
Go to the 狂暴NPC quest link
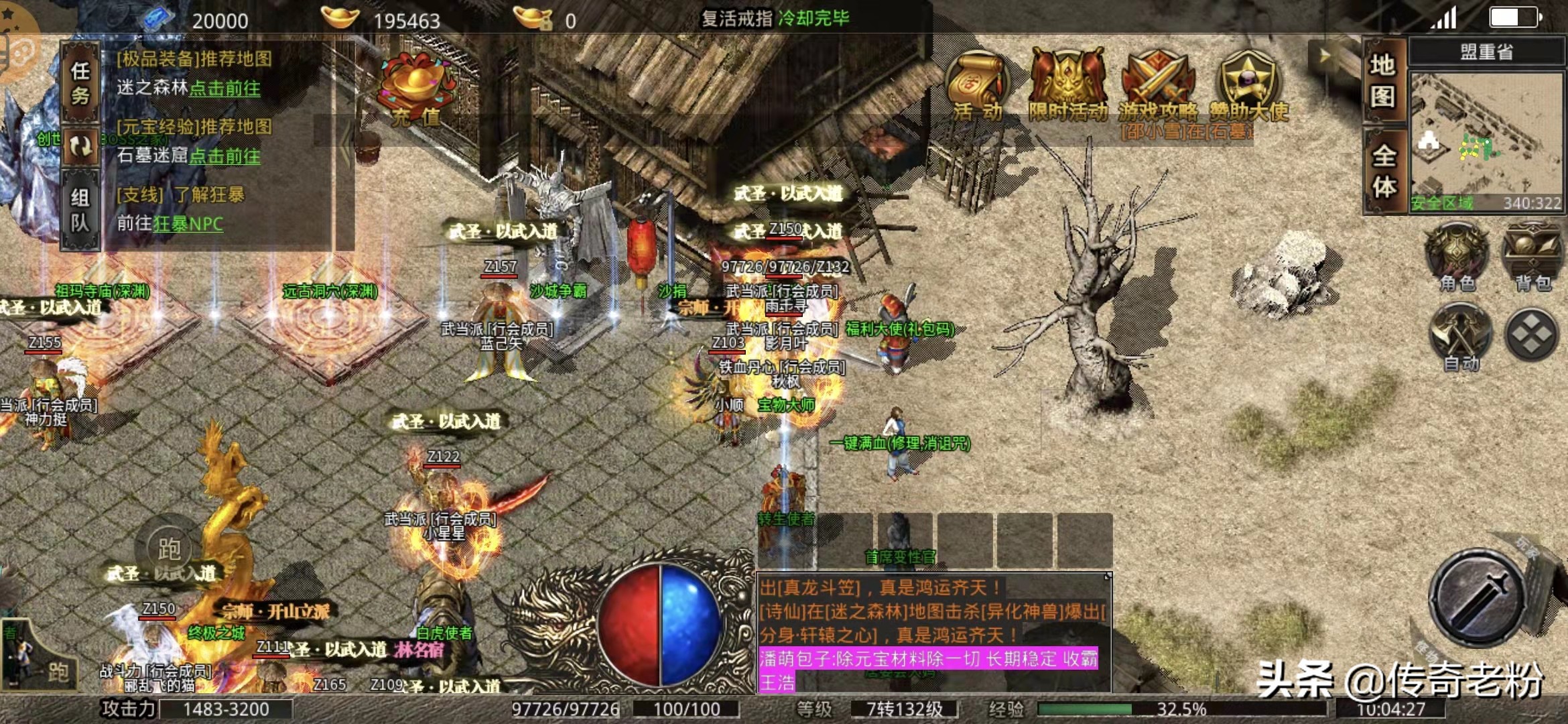[188, 224]
